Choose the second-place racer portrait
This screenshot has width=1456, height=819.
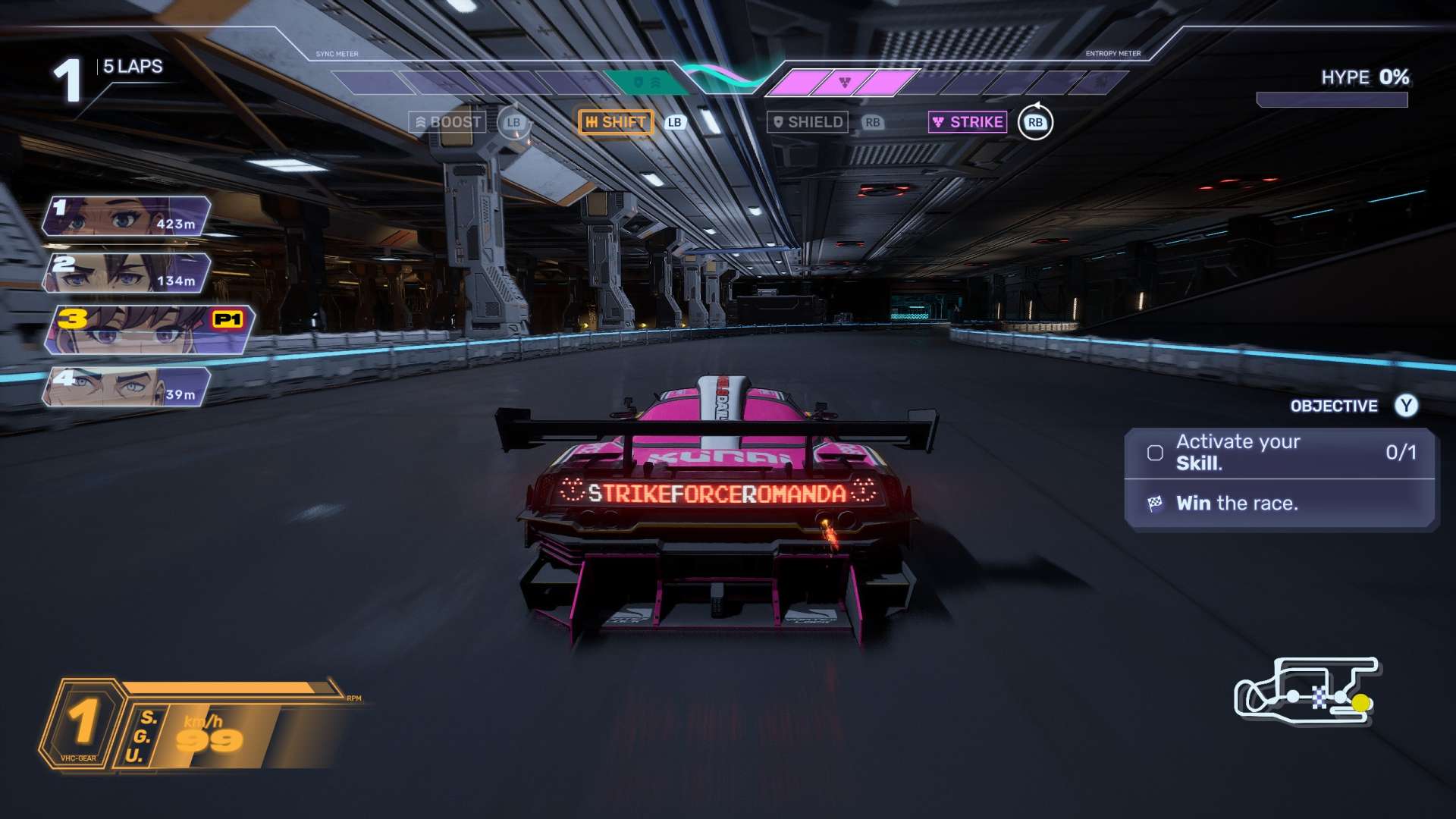[x=127, y=273]
